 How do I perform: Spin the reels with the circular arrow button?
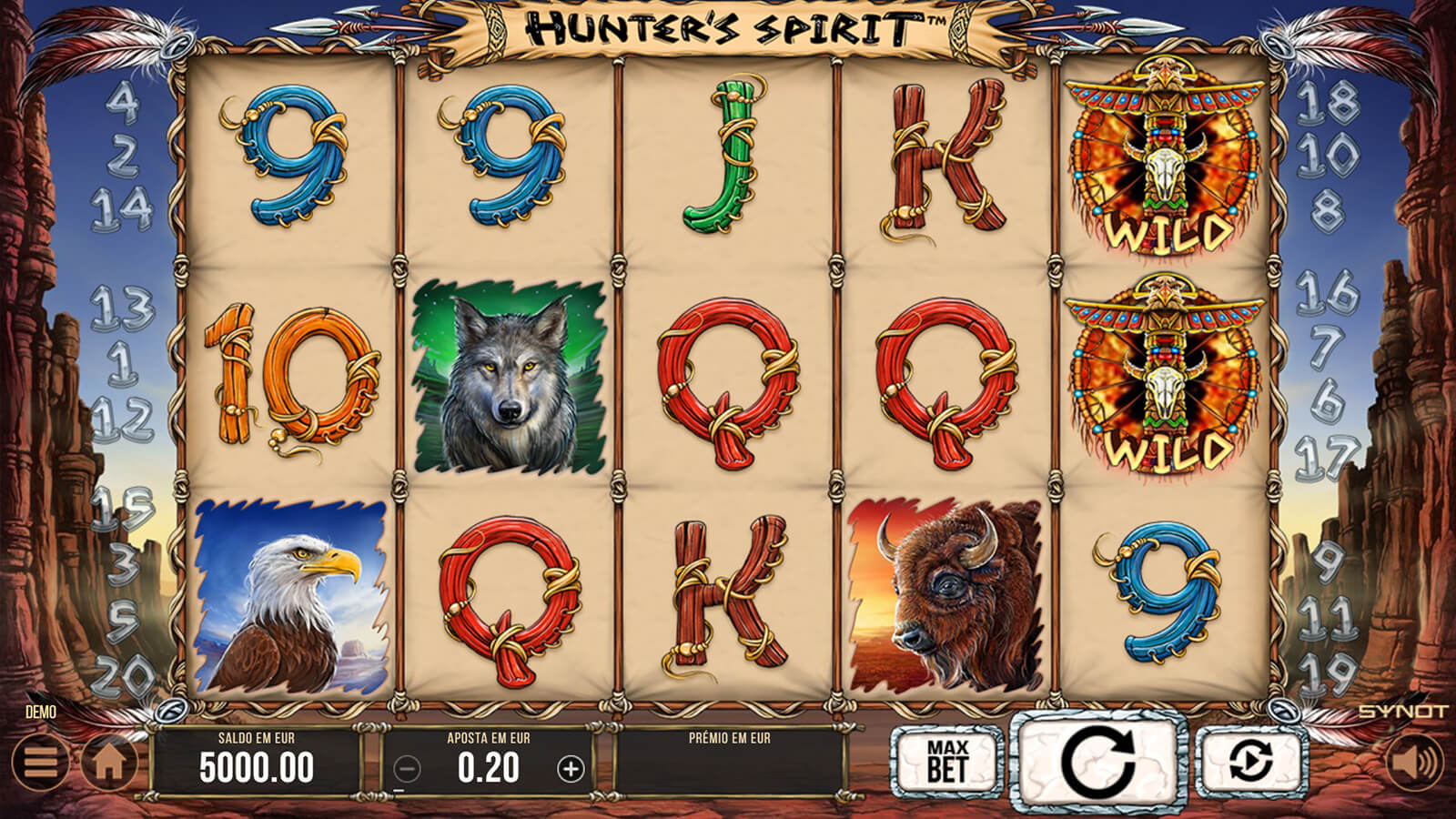click(x=1098, y=761)
